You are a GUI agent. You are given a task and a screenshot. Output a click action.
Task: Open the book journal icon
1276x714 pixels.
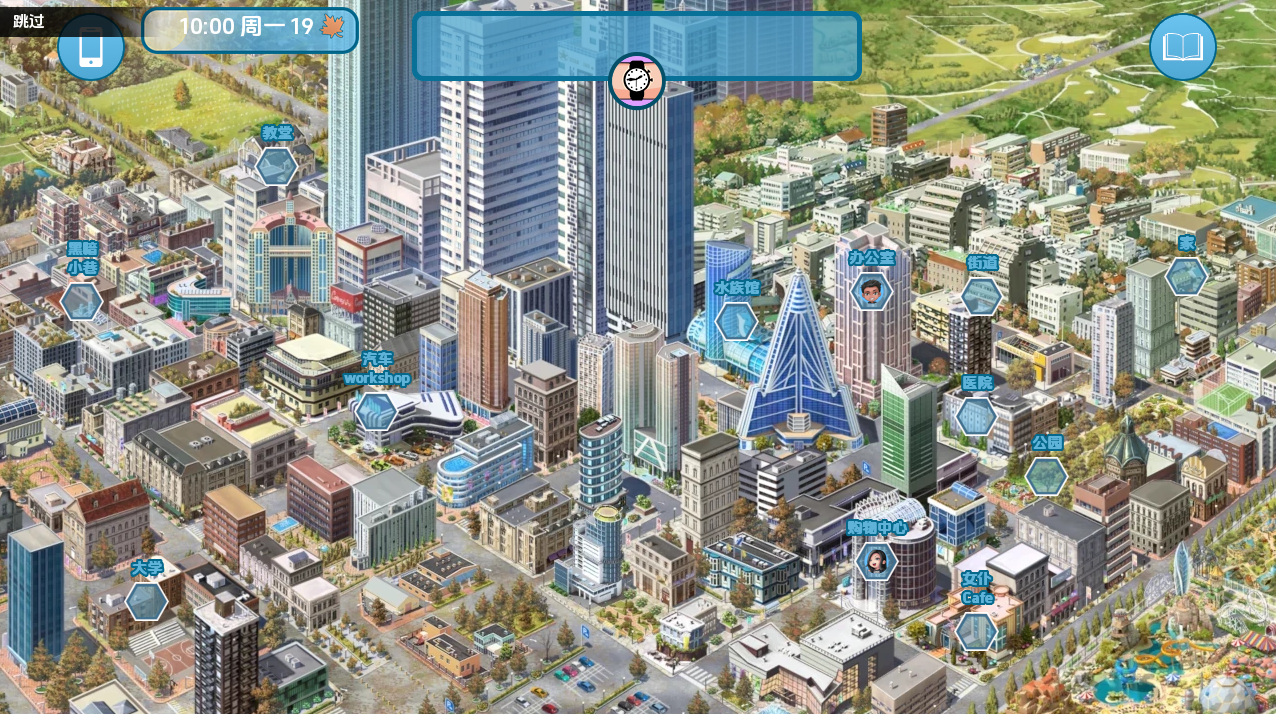point(1182,47)
